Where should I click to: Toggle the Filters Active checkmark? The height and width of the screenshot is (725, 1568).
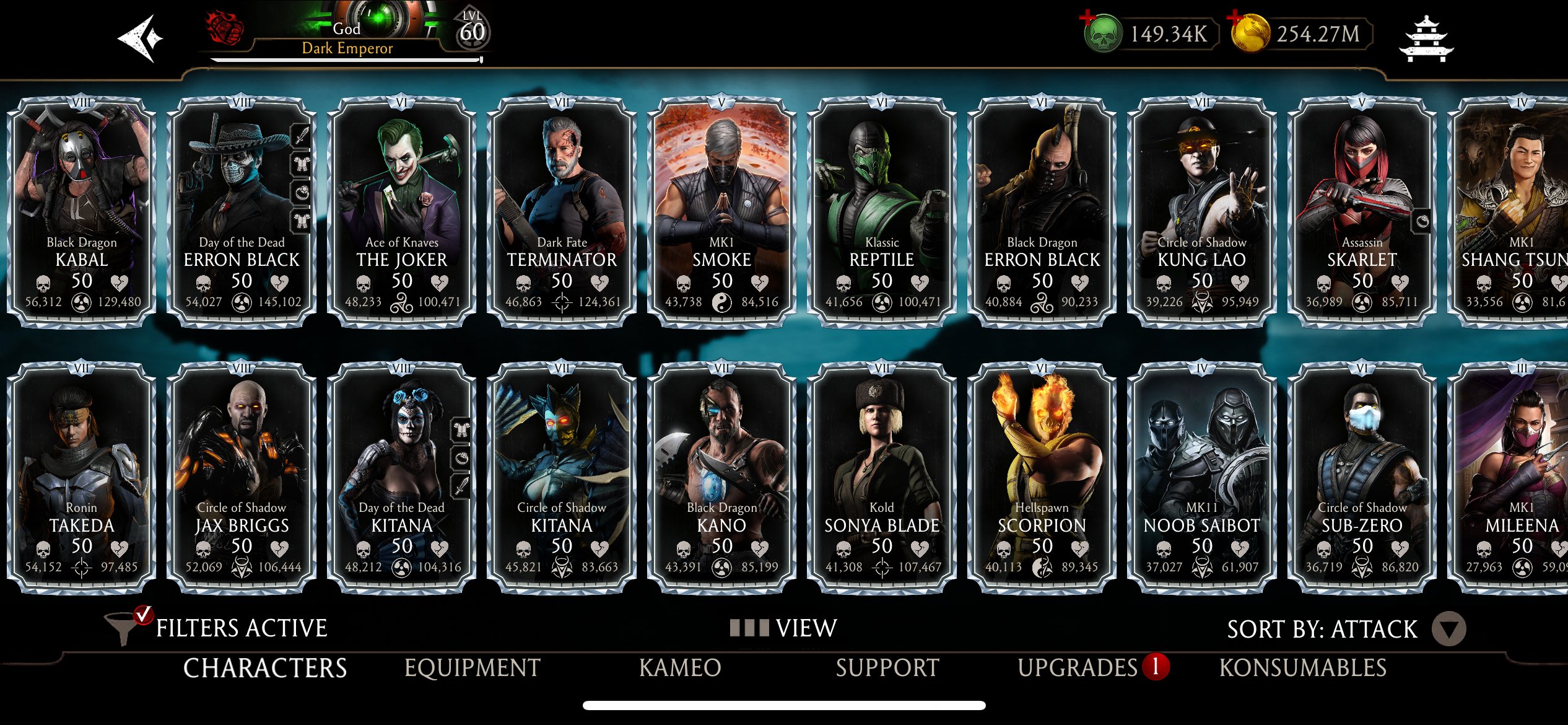point(144,616)
